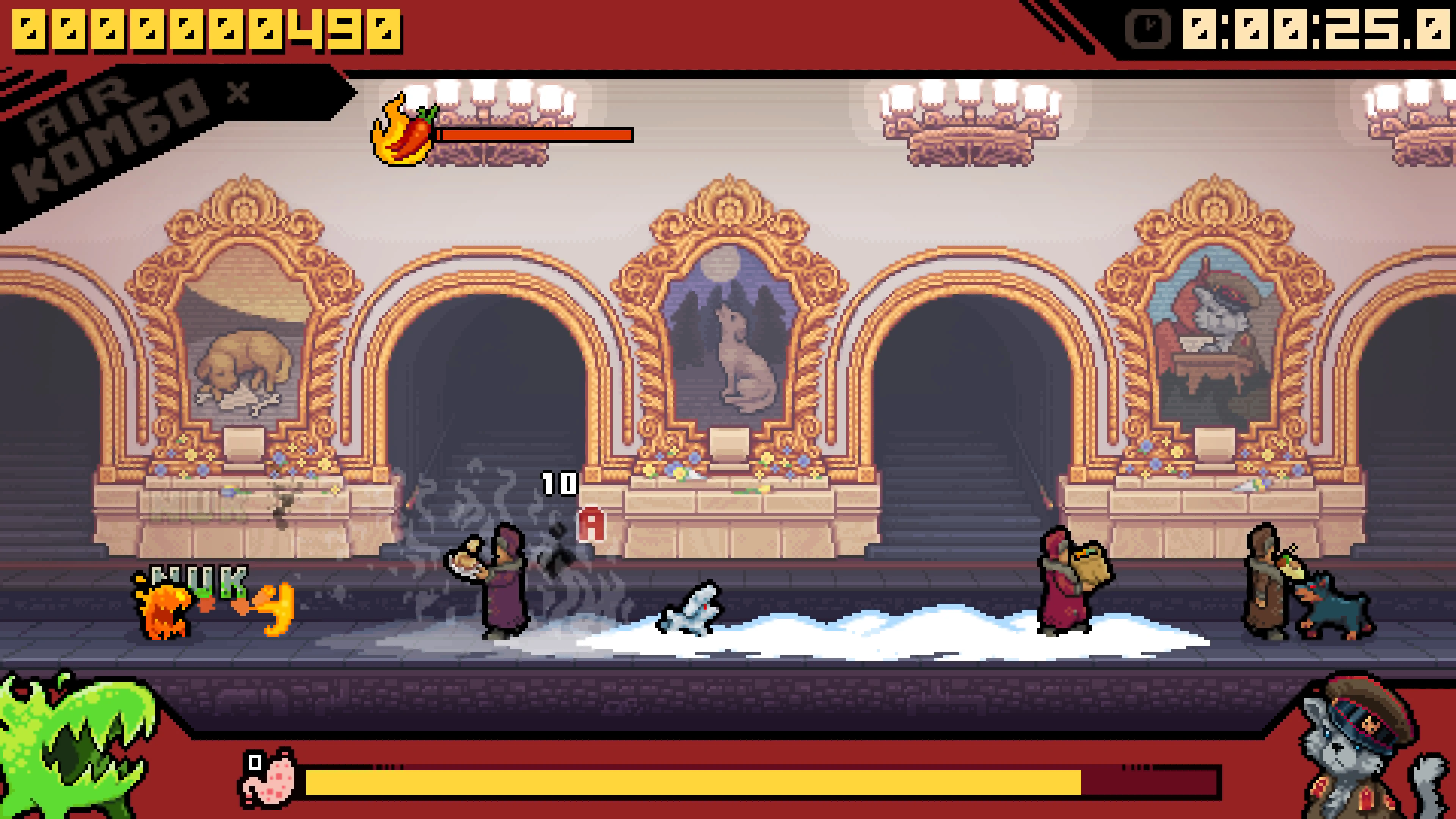Click the orange spice meter bar
Viewport: 1456px width, 819px height.
pyautogui.click(x=537, y=136)
